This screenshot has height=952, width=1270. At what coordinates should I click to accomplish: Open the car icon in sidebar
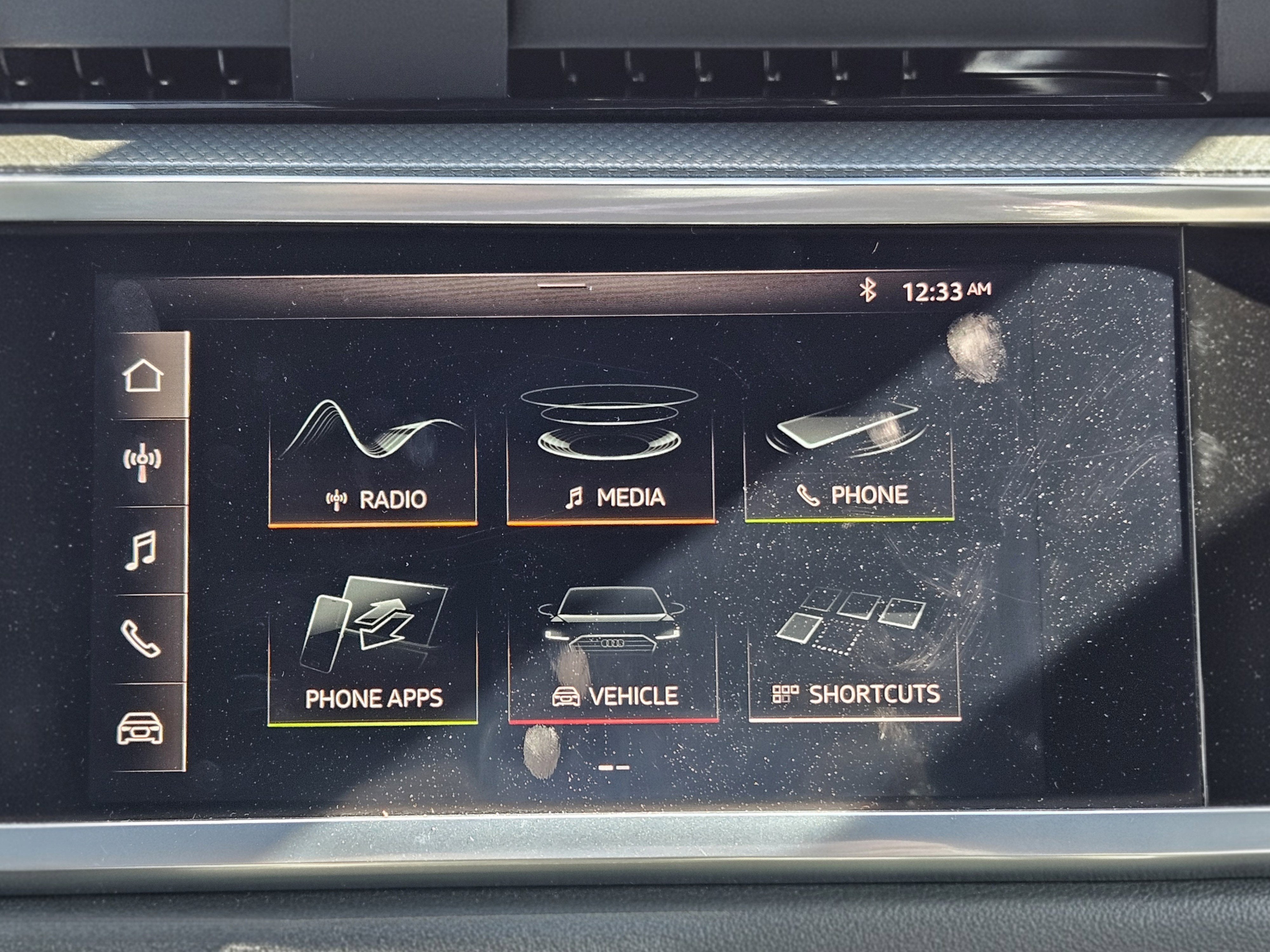[139, 728]
